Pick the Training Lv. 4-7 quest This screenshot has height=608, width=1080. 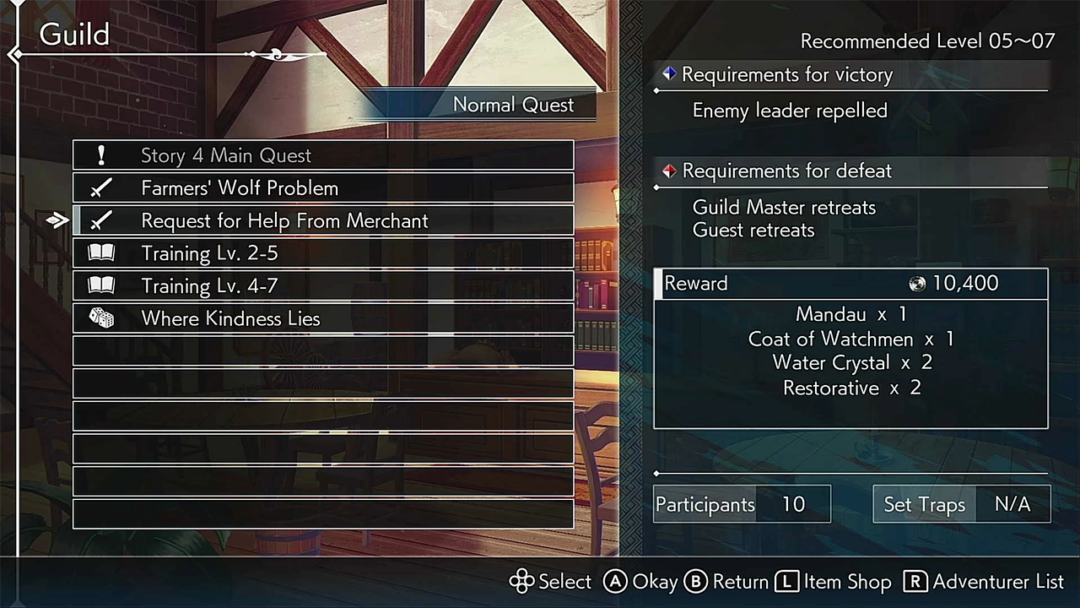point(323,286)
